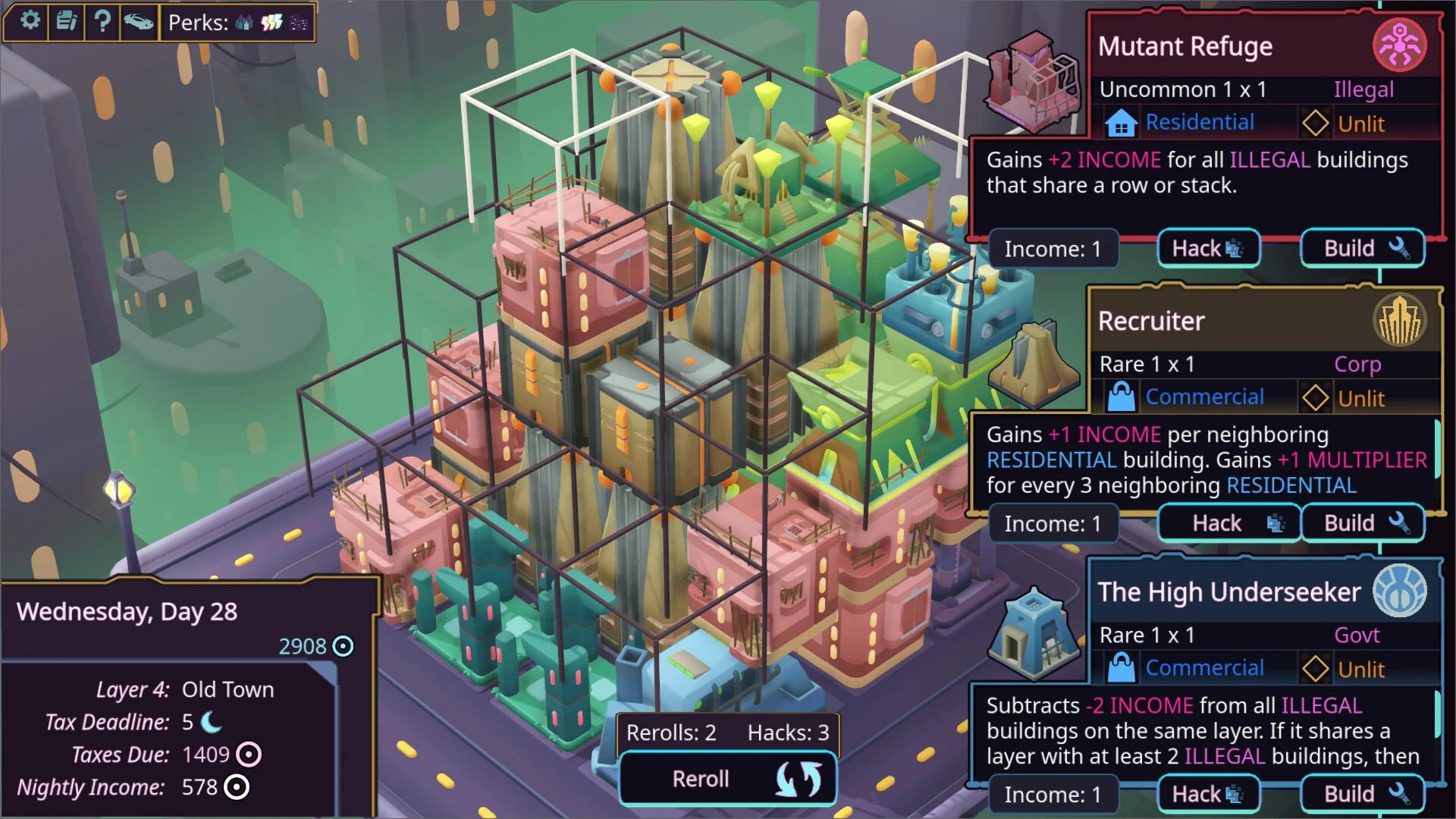
Task: Hack the Mutant Refuge card
Action: (1208, 249)
